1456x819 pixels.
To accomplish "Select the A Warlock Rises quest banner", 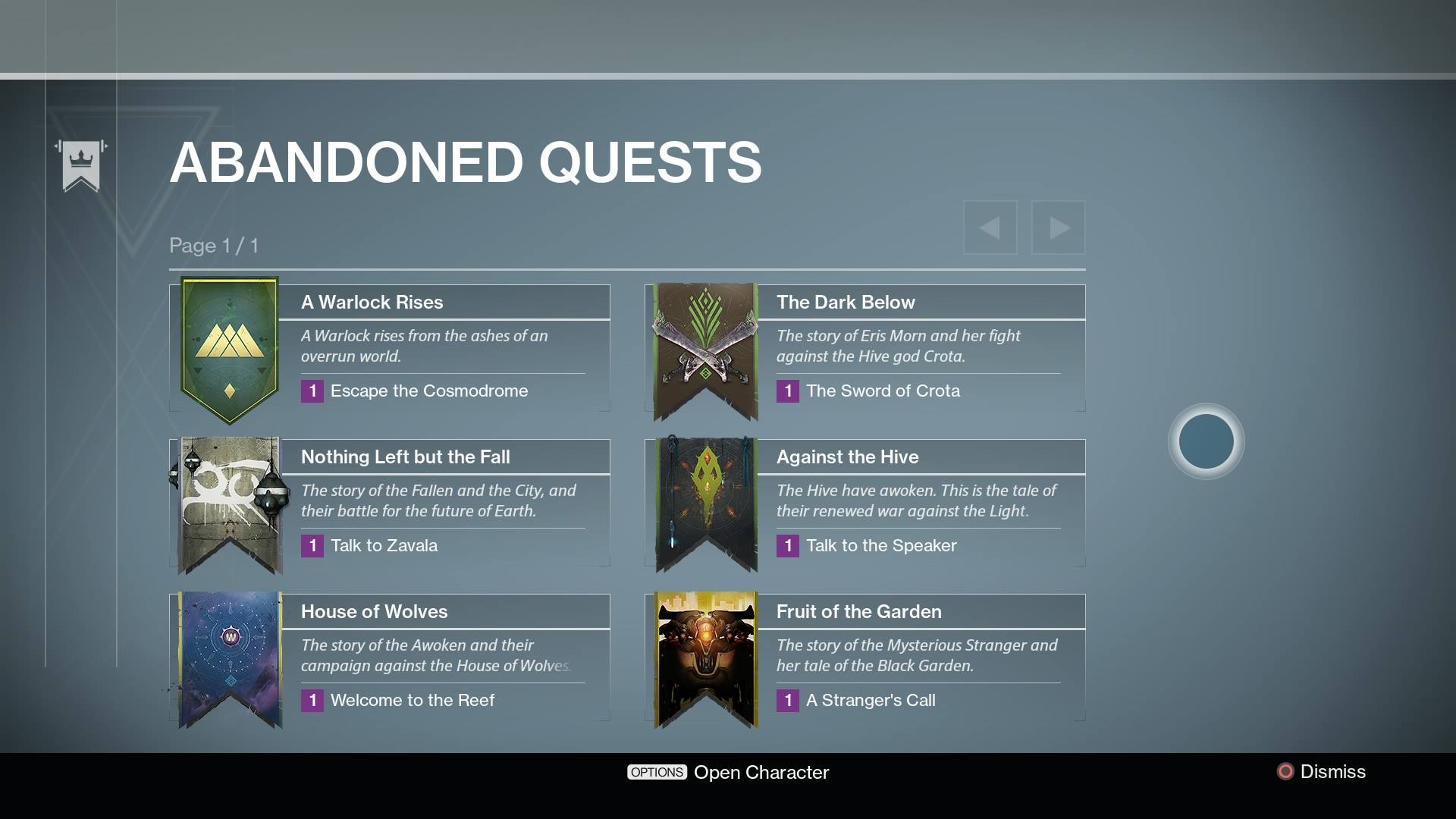I will (x=227, y=349).
